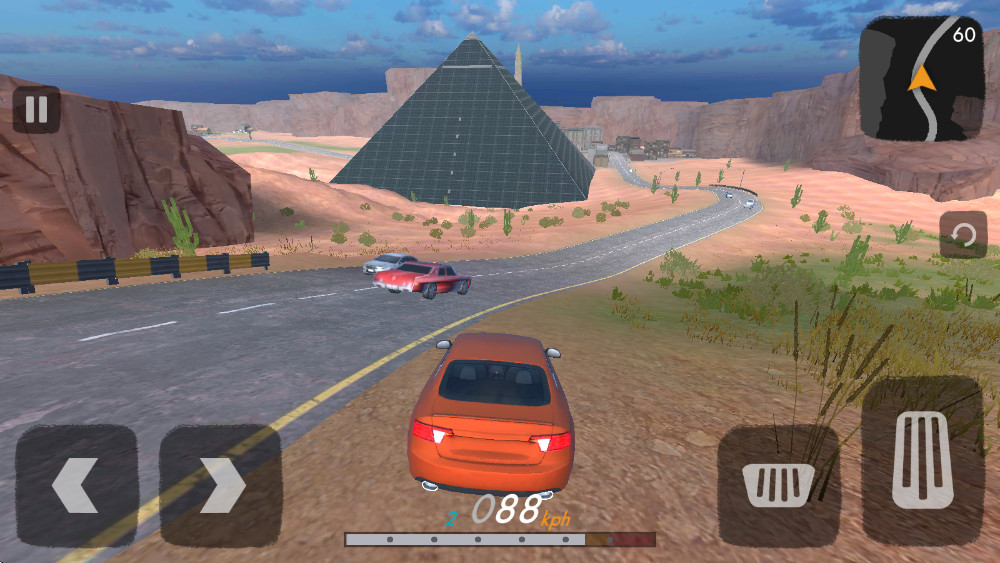This screenshot has width=1000, height=563.
Task: Steer left with the left arrow
Action: [x=76, y=485]
